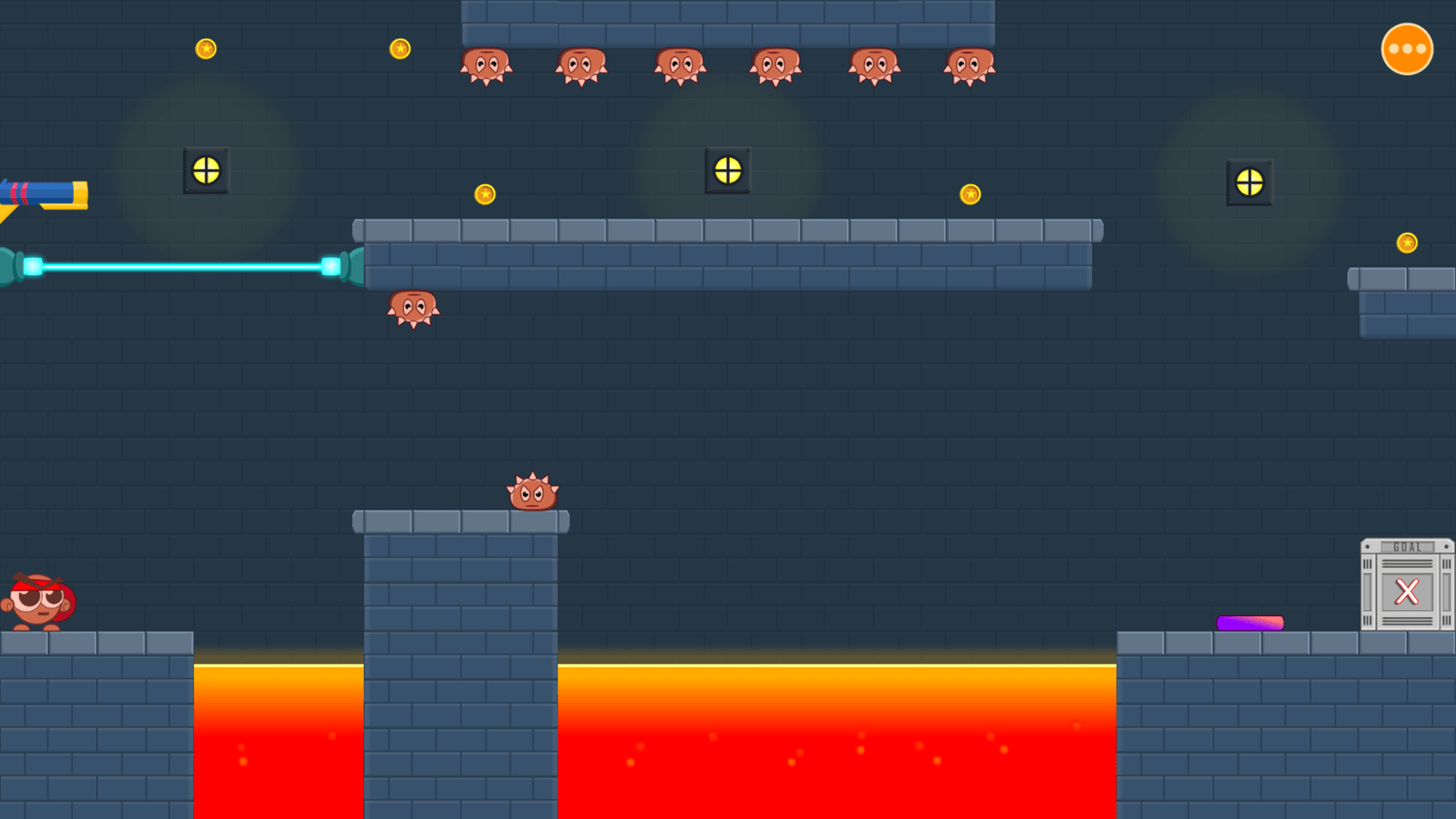The image size is (1456, 819).
Task: Click the coin left of the middle vent
Action: click(485, 194)
